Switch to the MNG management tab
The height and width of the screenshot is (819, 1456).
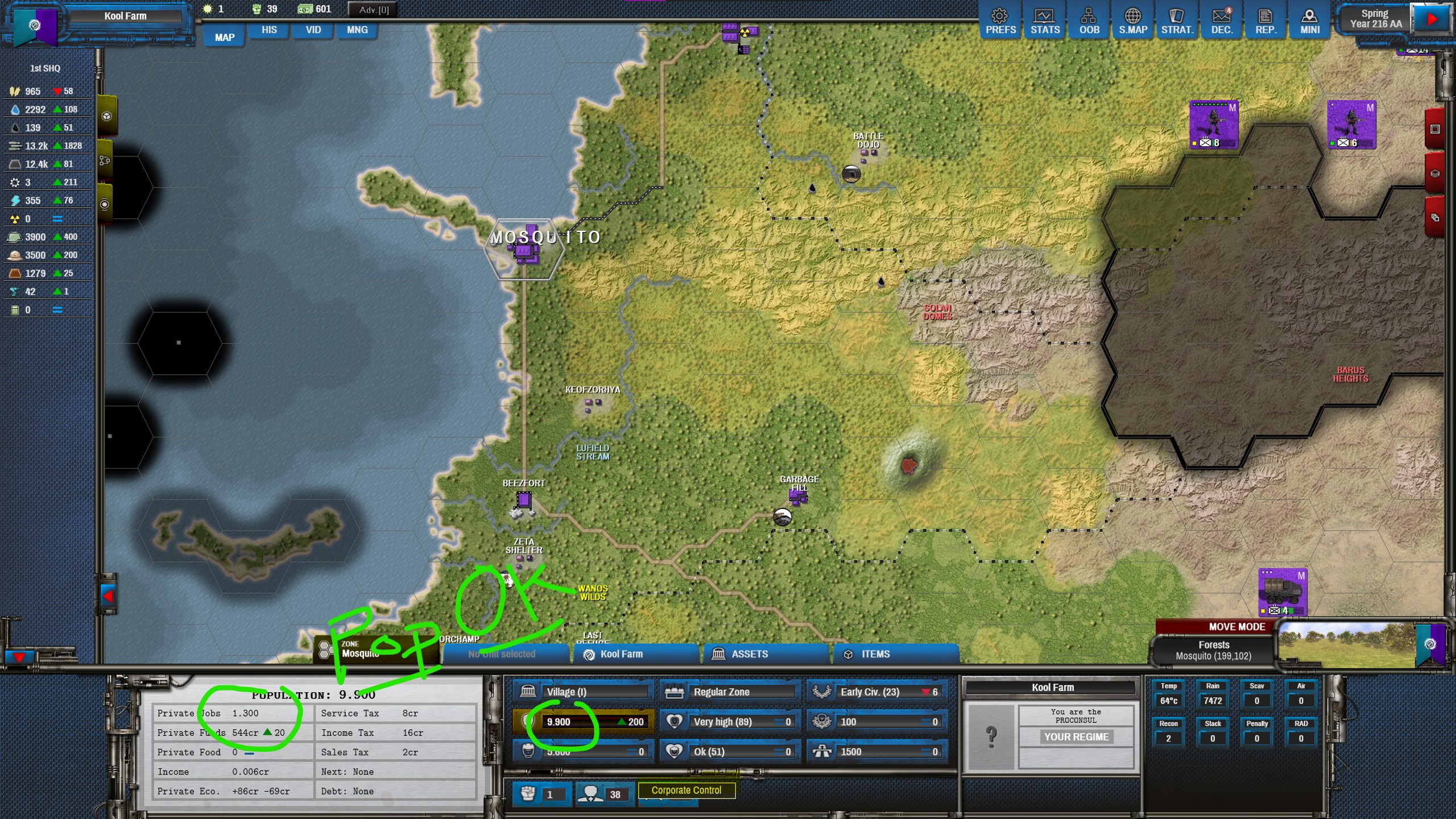[357, 30]
